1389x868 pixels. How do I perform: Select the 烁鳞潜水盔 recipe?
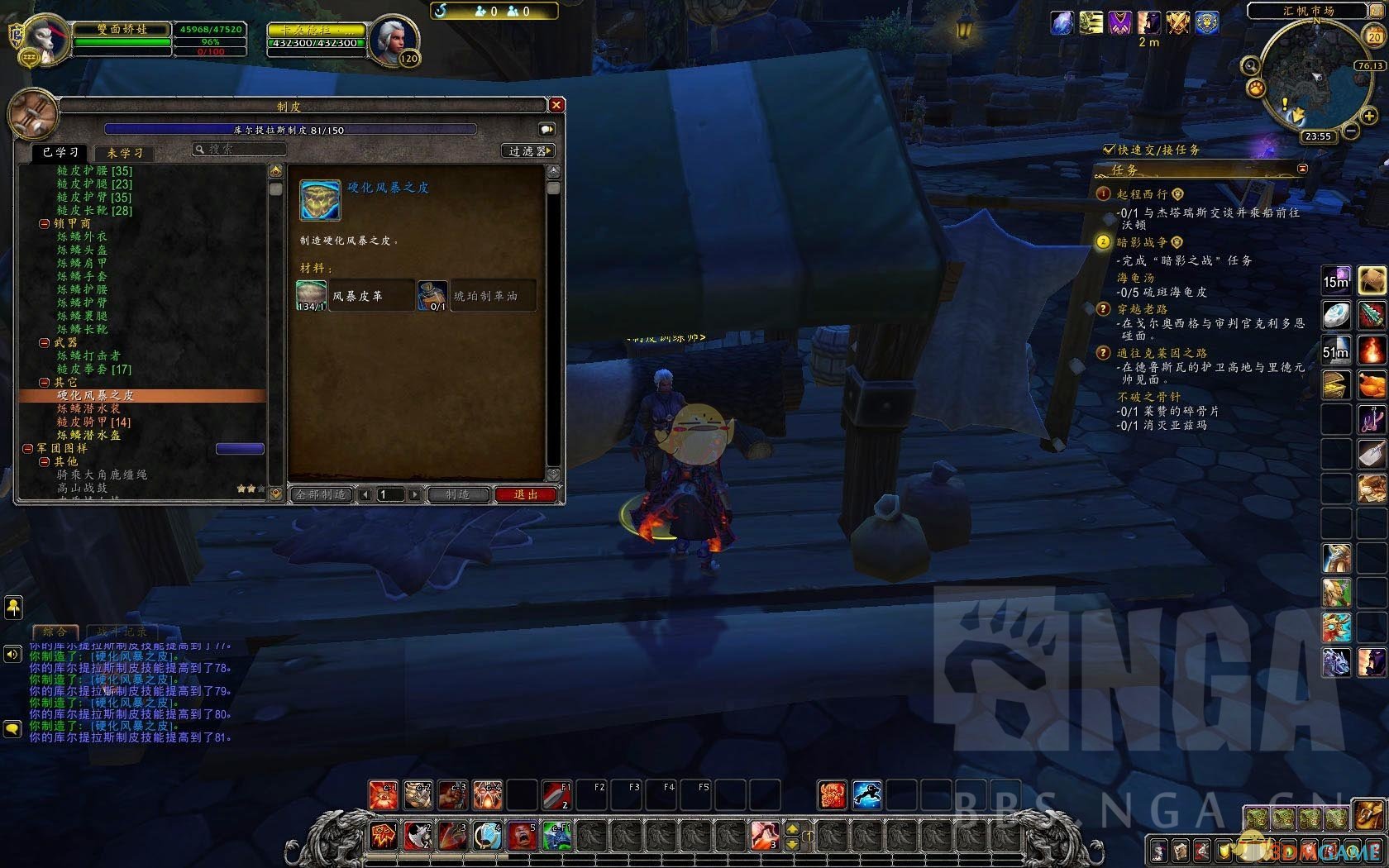click(x=89, y=435)
